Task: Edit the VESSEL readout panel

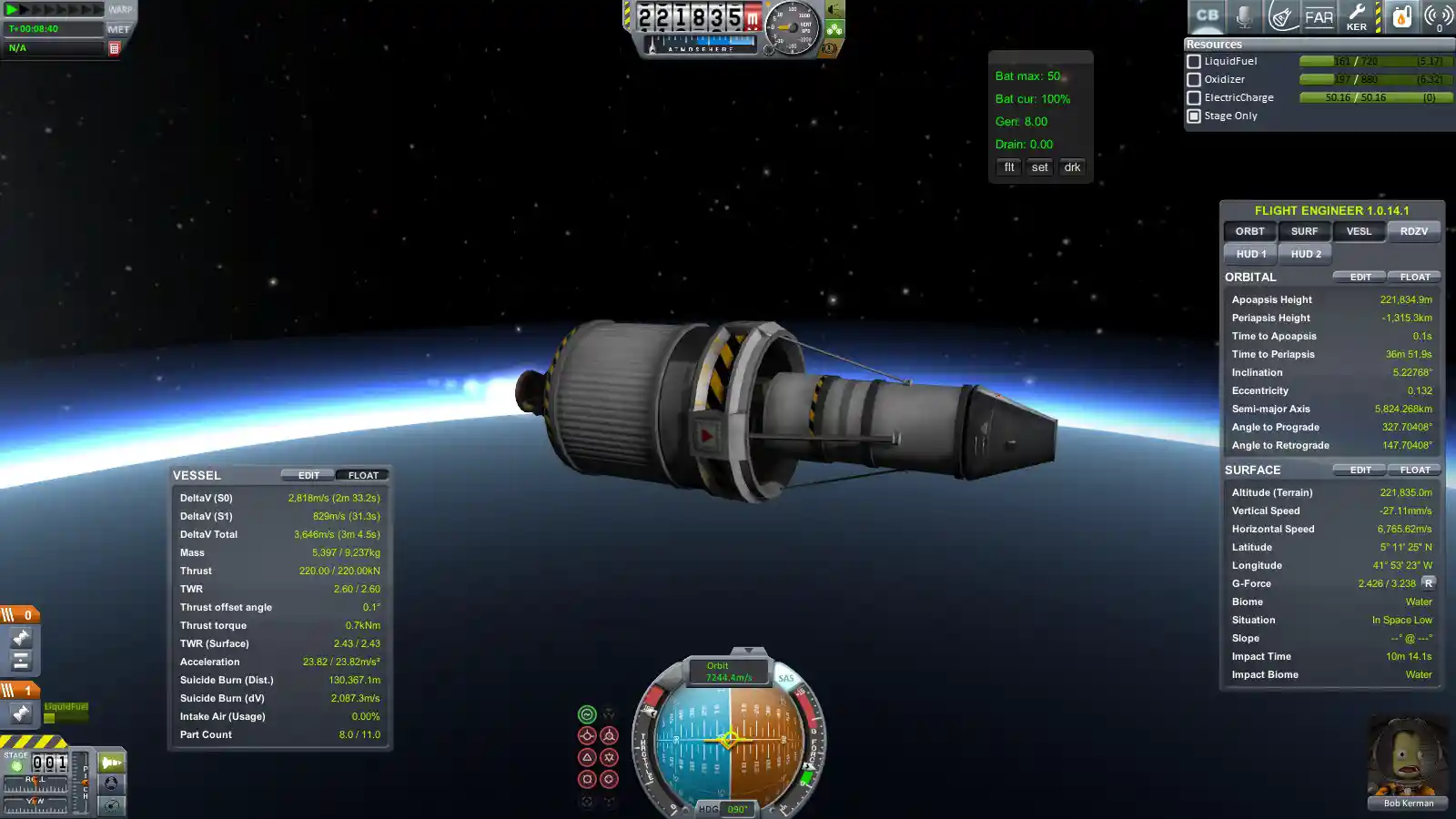Action: tap(308, 475)
